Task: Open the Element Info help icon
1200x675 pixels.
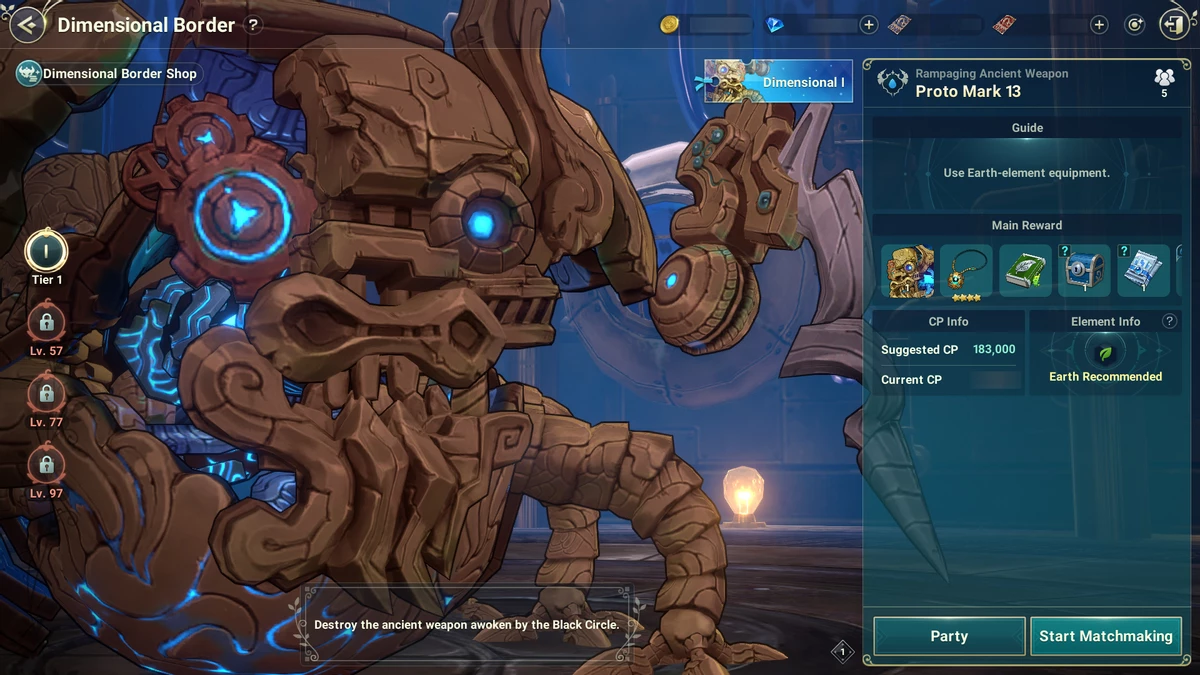Action: [x=1169, y=321]
